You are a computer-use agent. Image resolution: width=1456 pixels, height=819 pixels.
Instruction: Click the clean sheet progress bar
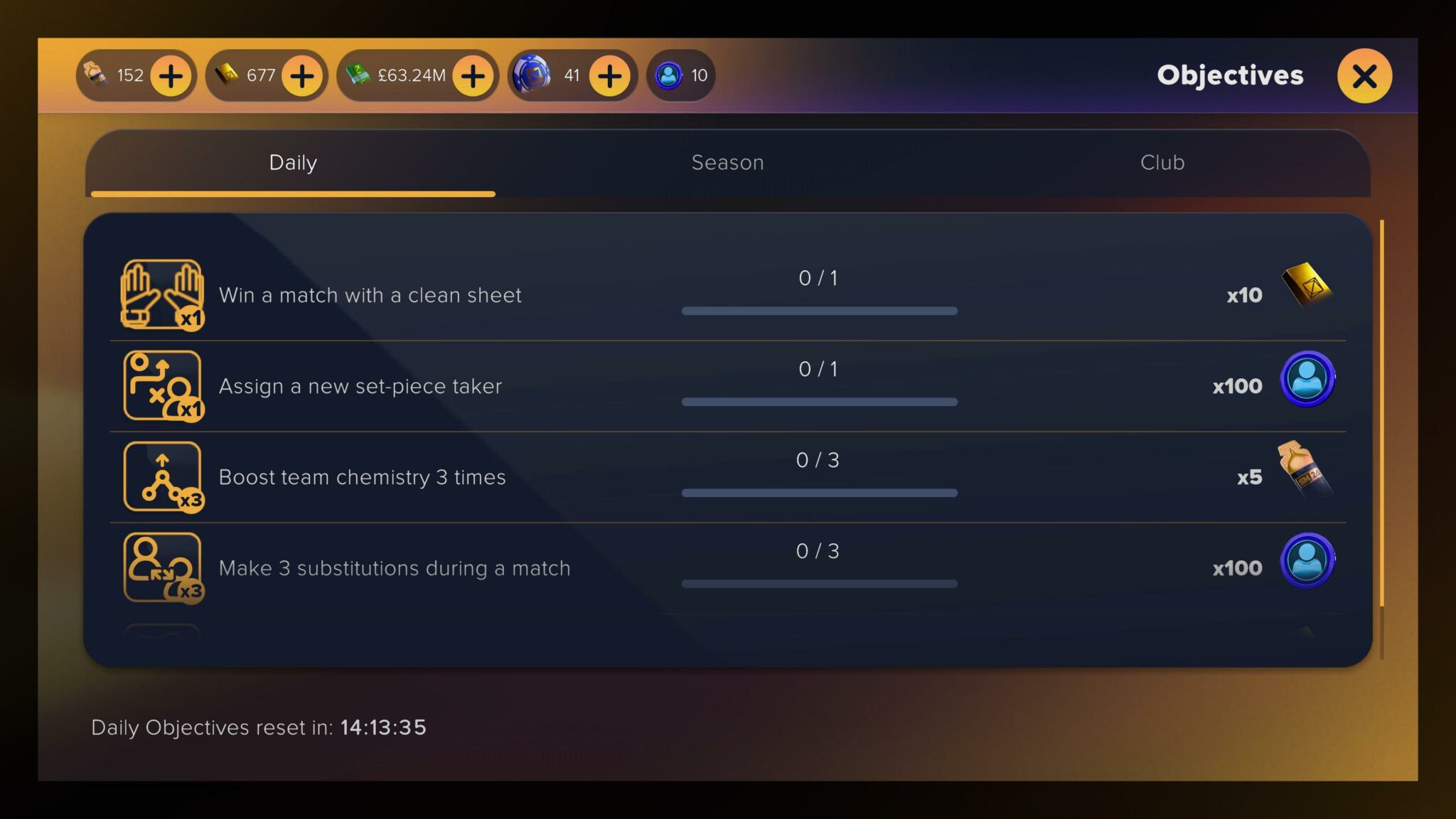819,311
